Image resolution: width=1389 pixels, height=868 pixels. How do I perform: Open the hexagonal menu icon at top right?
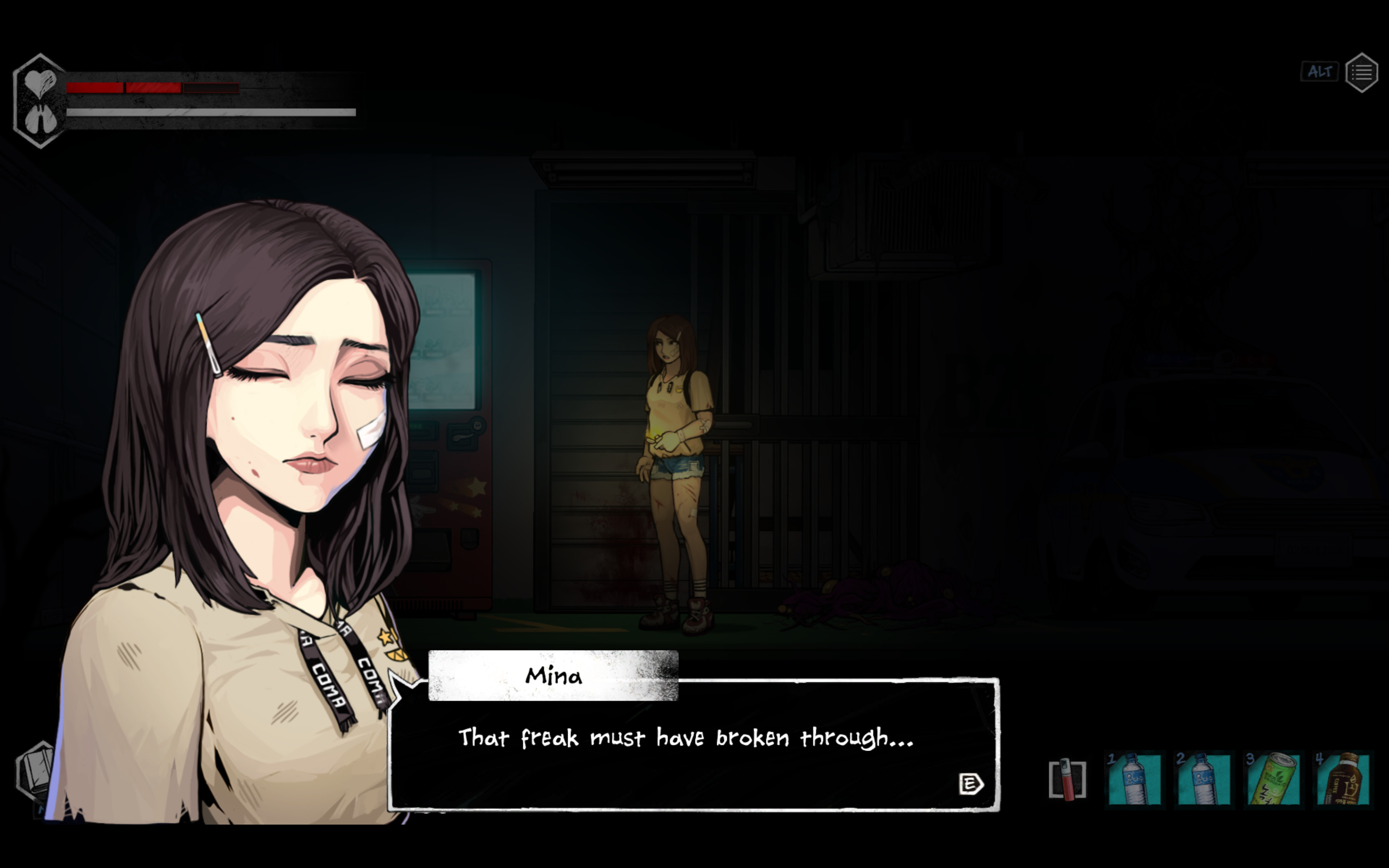pyautogui.click(x=1363, y=71)
